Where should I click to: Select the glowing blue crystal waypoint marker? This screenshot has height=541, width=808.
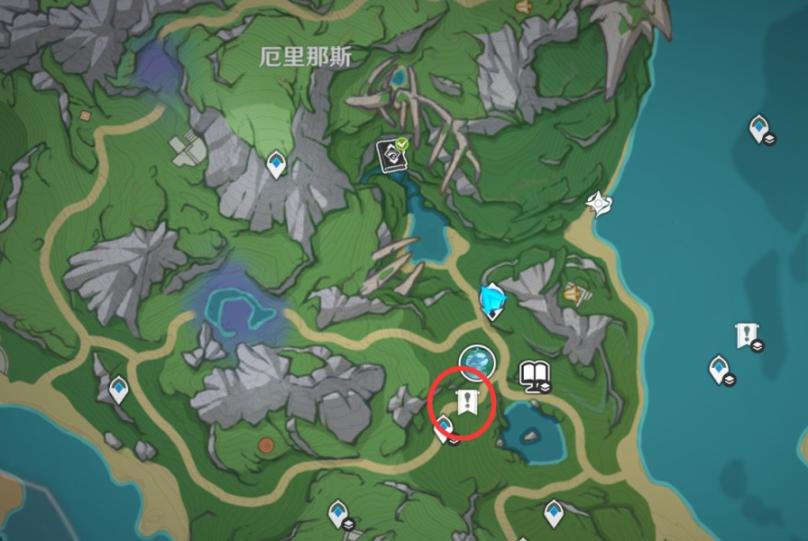coord(491,299)
